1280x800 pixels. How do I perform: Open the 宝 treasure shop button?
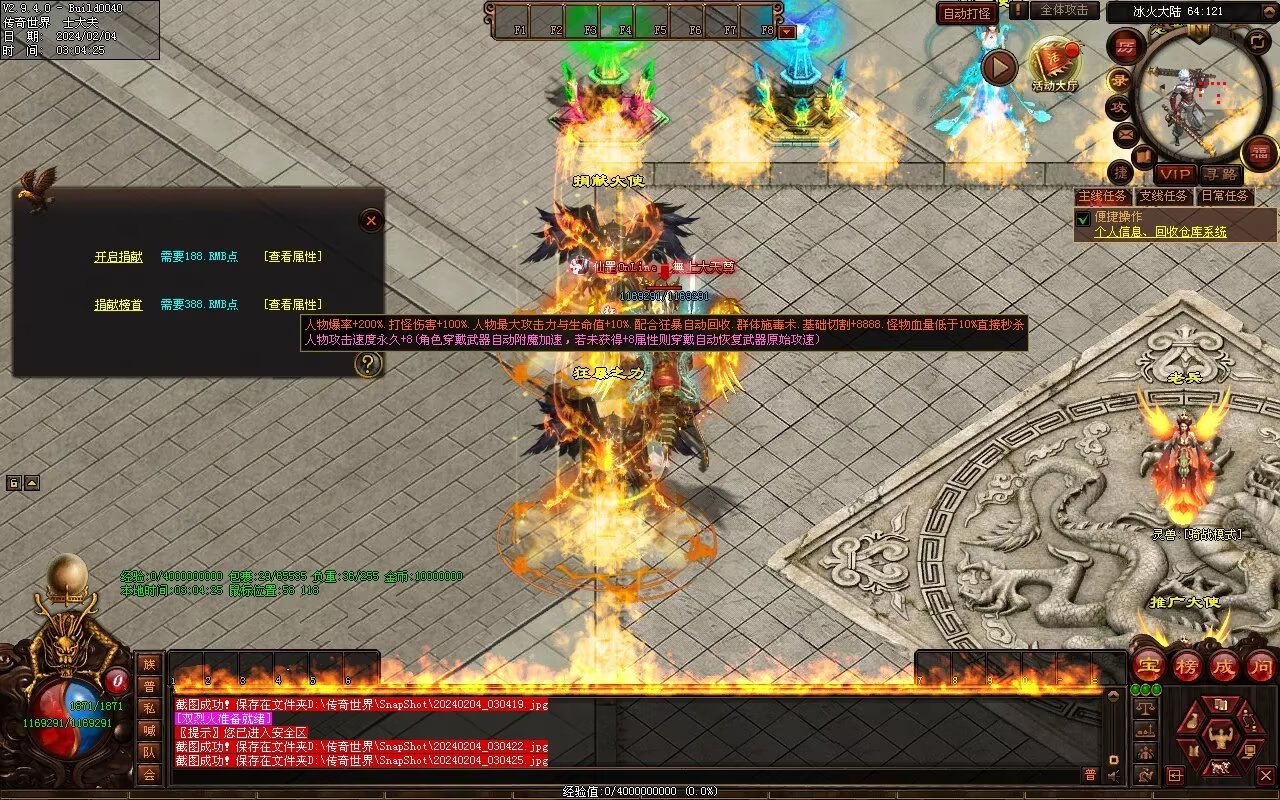click(x=1148, y=665)
